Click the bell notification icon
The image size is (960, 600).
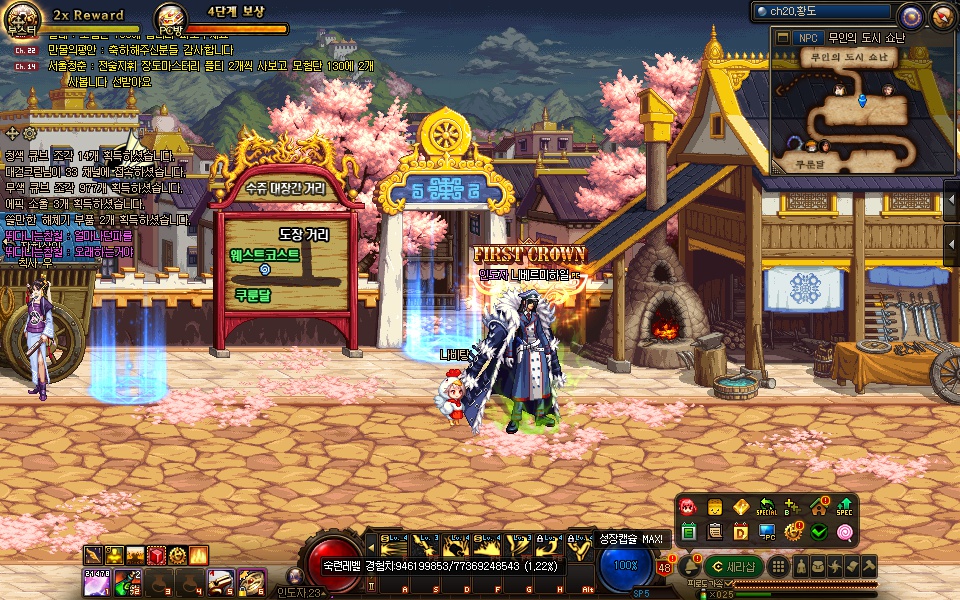[x=690, y=566]
